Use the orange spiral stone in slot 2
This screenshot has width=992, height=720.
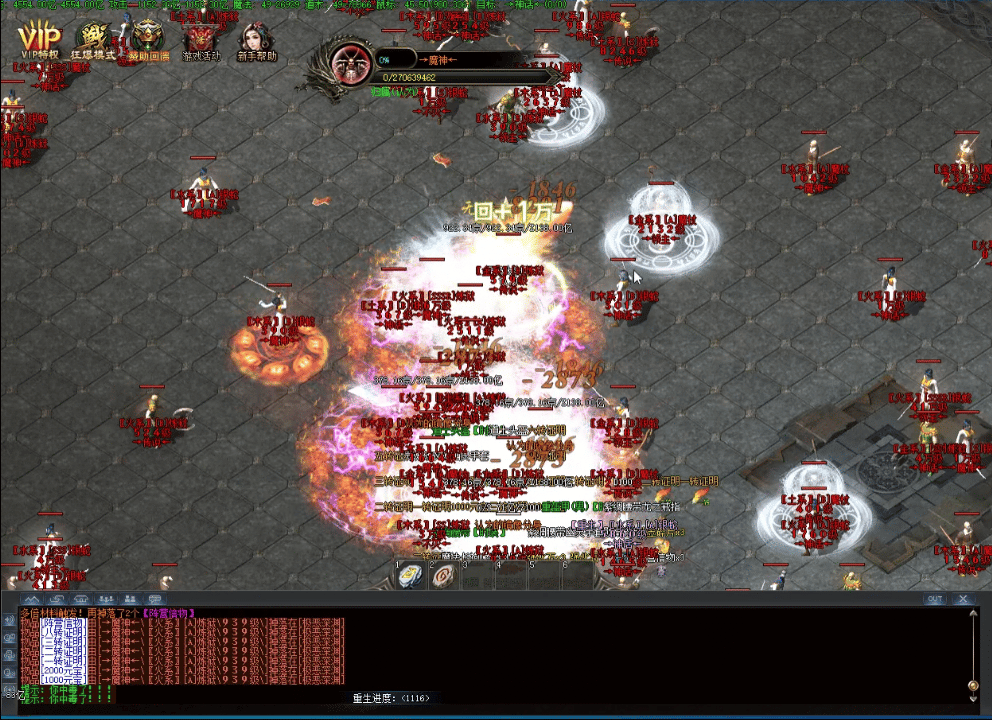click(x=444, y=577)
